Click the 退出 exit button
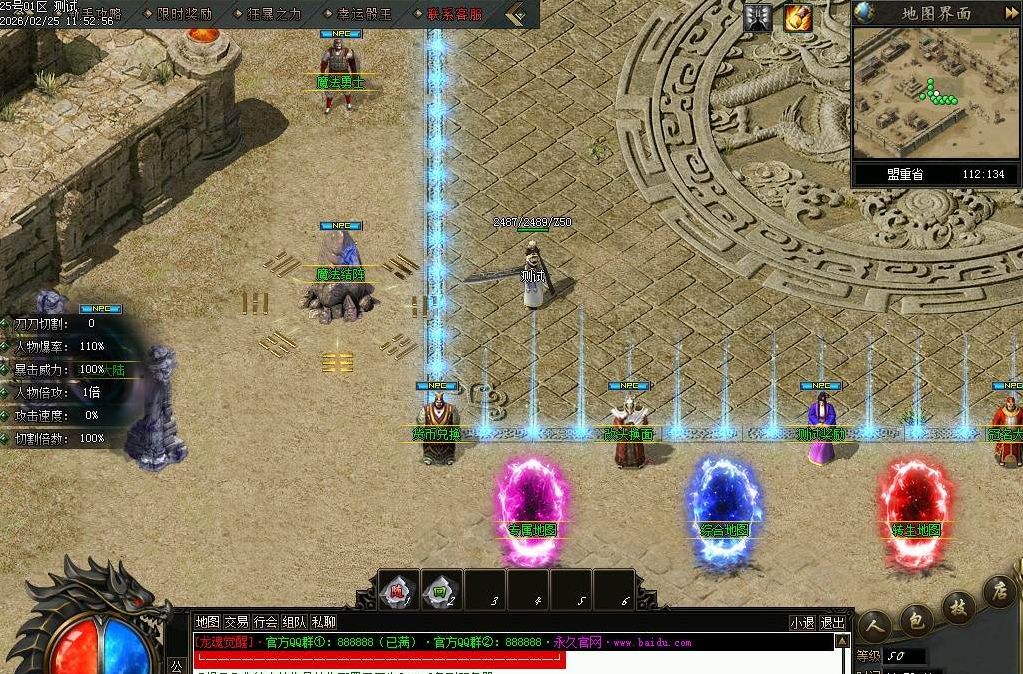1023x674 pixels. [x=832, y=622]
